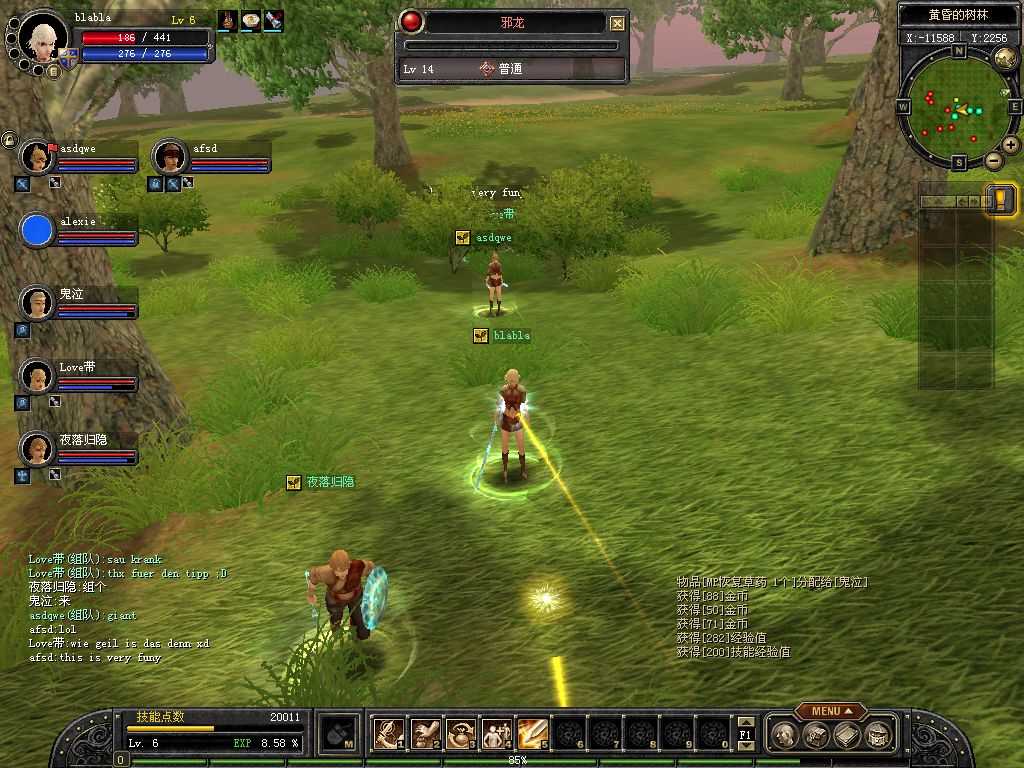Close the target info panel
Screen dimensions: 1024x768
618,23
